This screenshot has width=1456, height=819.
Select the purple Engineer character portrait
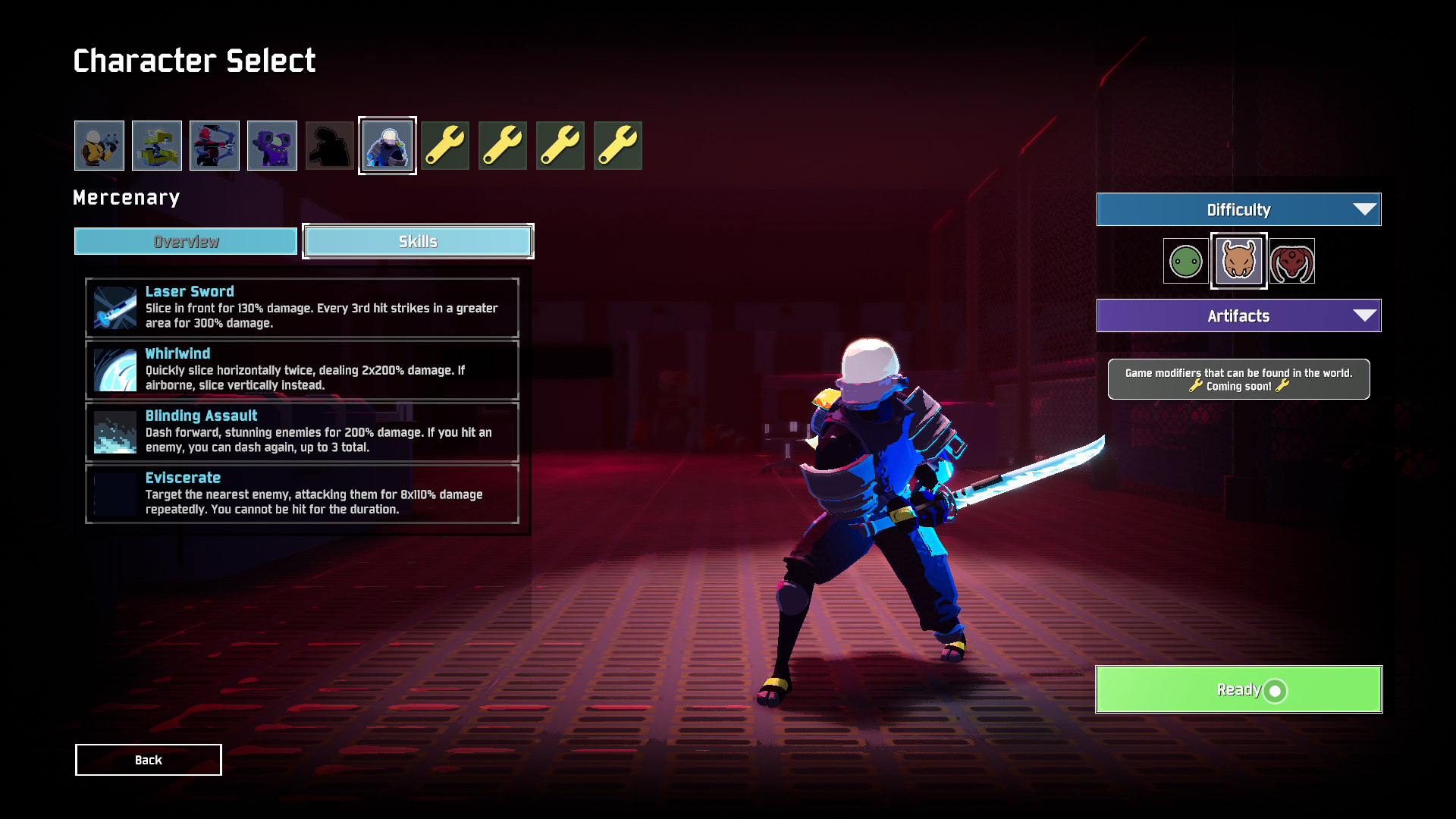click(272, 146)
